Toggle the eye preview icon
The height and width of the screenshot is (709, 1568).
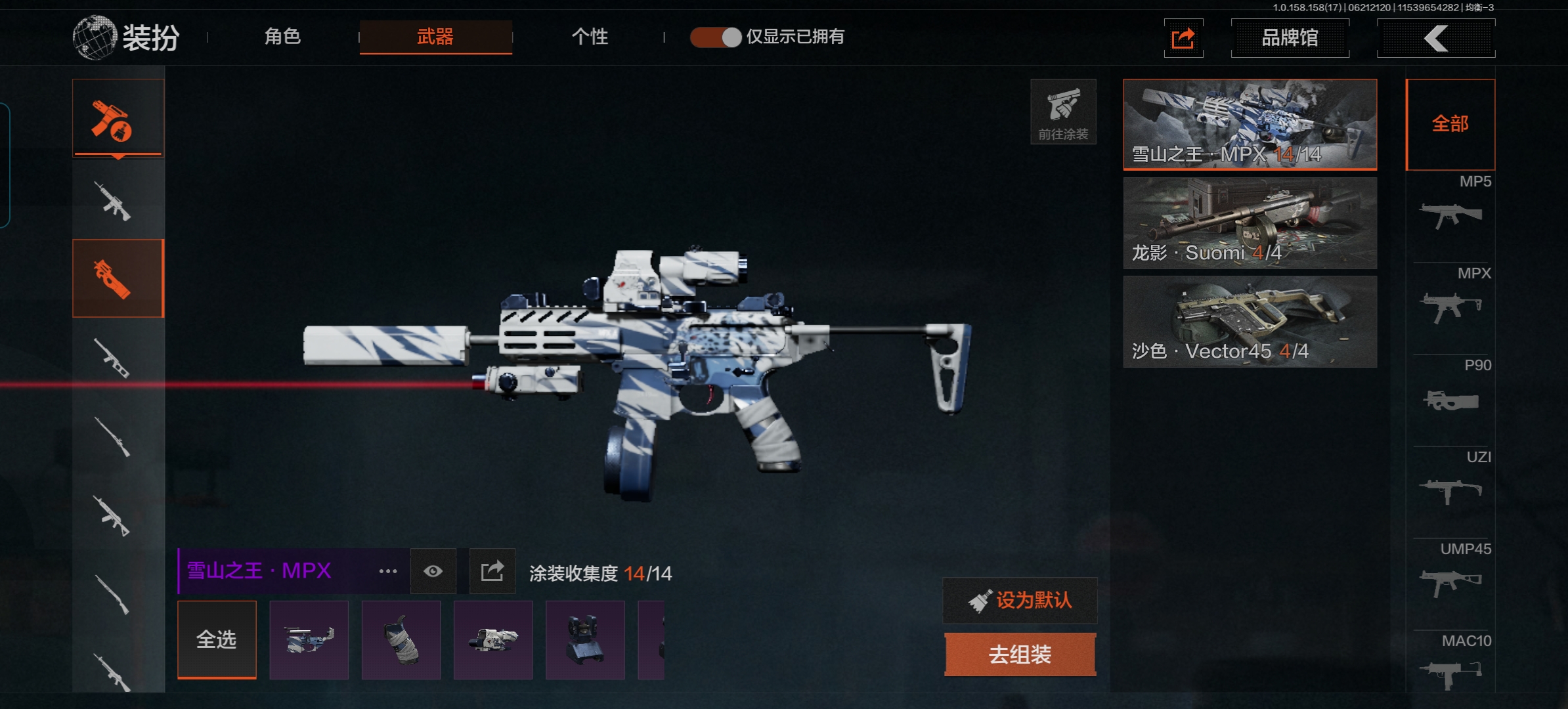coord(433,571)
